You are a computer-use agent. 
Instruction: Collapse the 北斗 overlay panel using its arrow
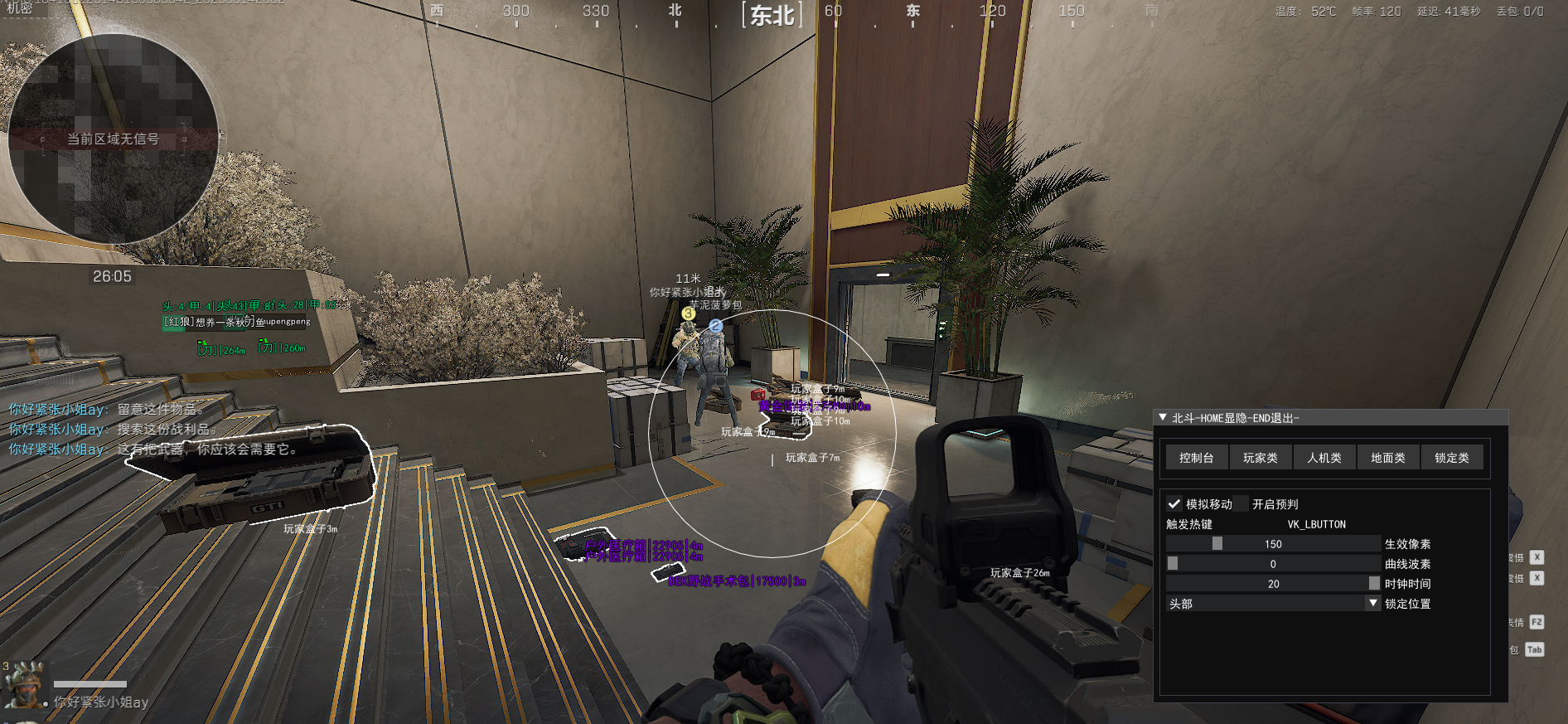coord(1163,418)
